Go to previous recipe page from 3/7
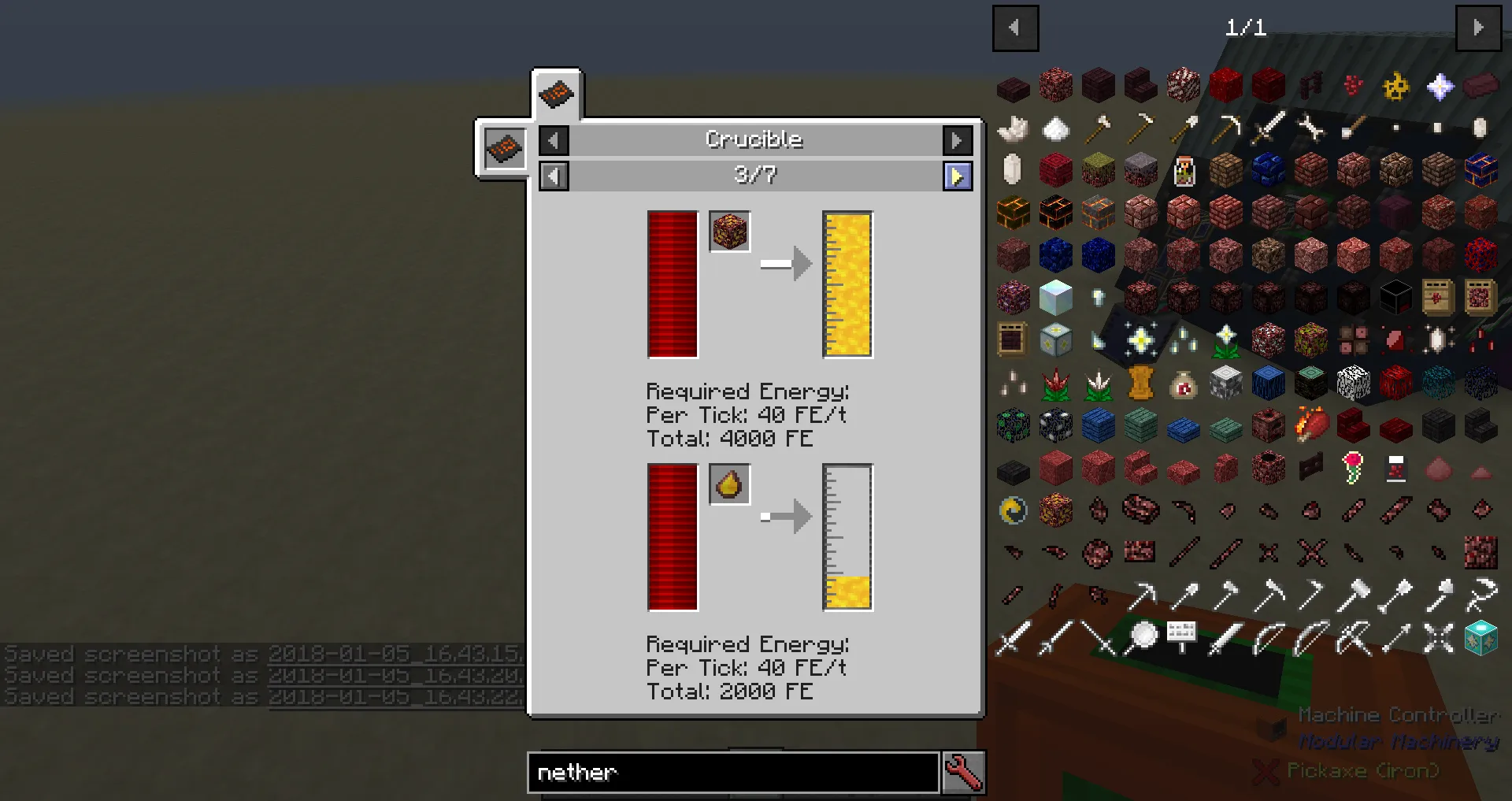The width and height of the screenshot is (1512, 801). pos(554,176)
